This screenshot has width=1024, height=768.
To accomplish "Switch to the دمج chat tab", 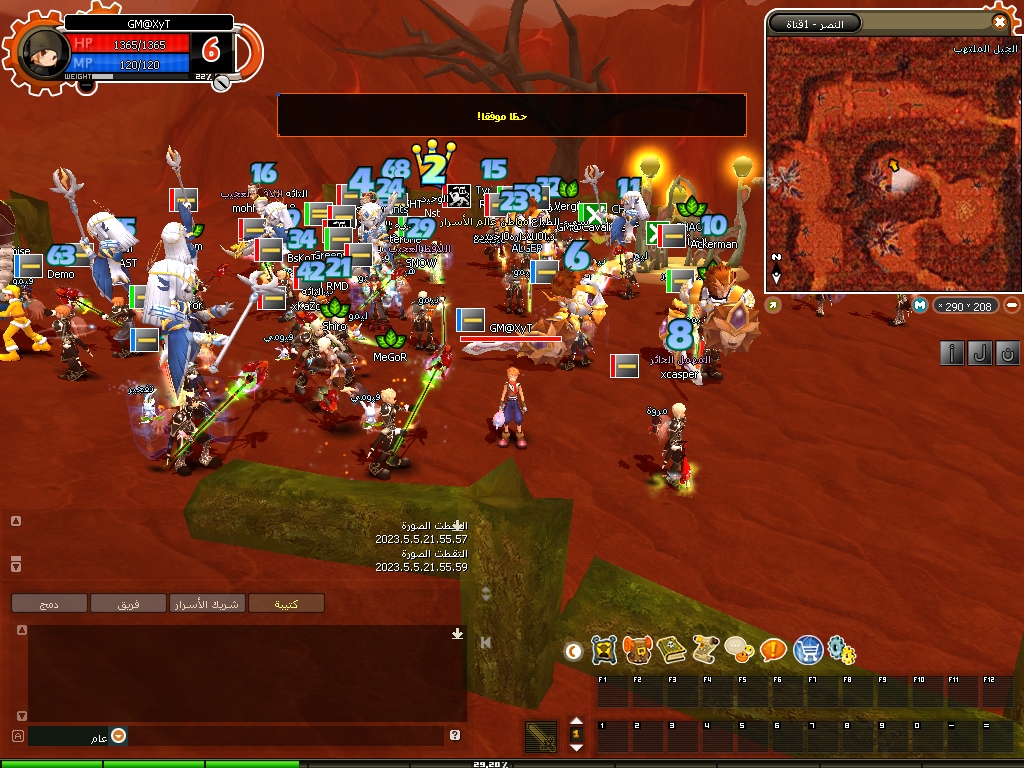I will point(49,603).
